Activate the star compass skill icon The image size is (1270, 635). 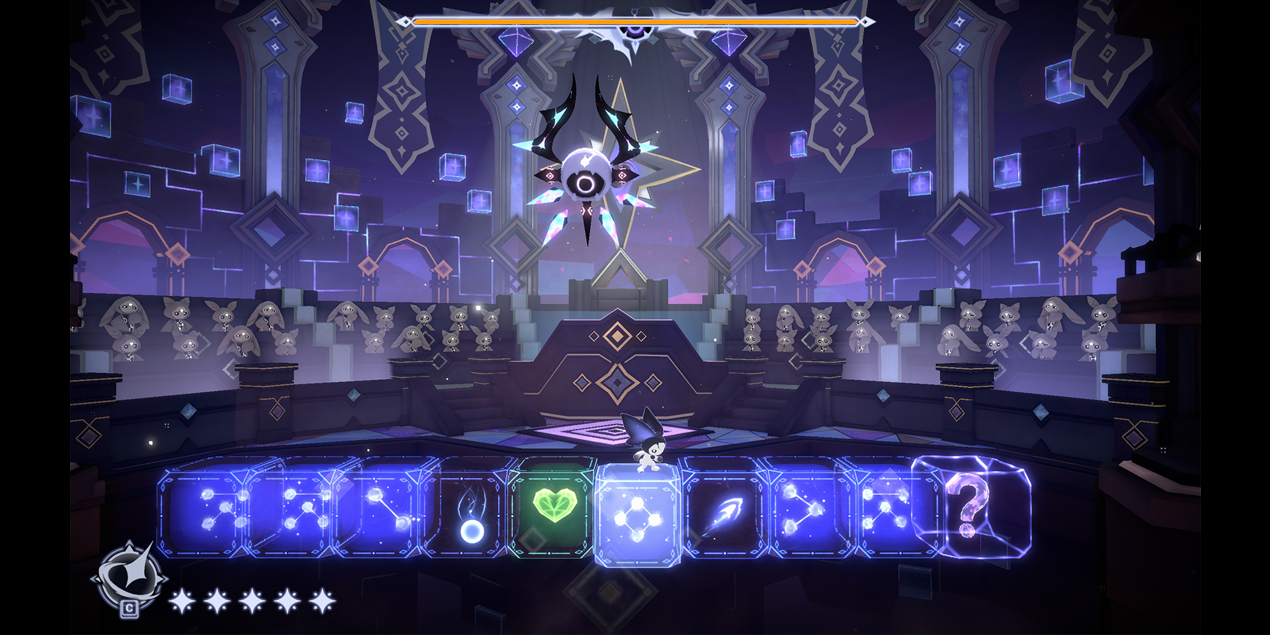(x=130, y=576)
